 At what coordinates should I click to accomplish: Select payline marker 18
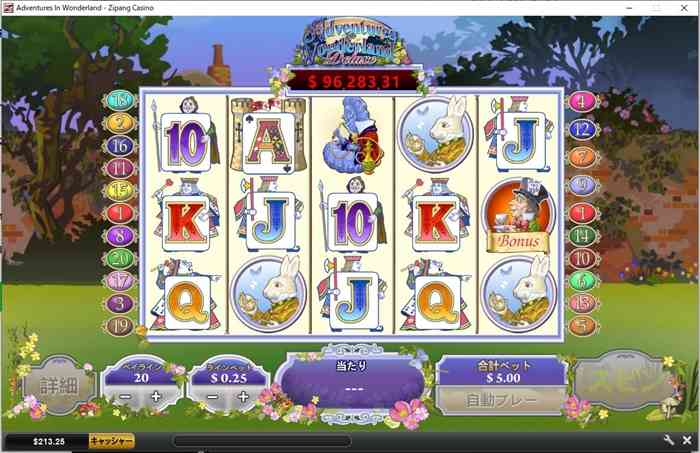click(x=120, y=100)
